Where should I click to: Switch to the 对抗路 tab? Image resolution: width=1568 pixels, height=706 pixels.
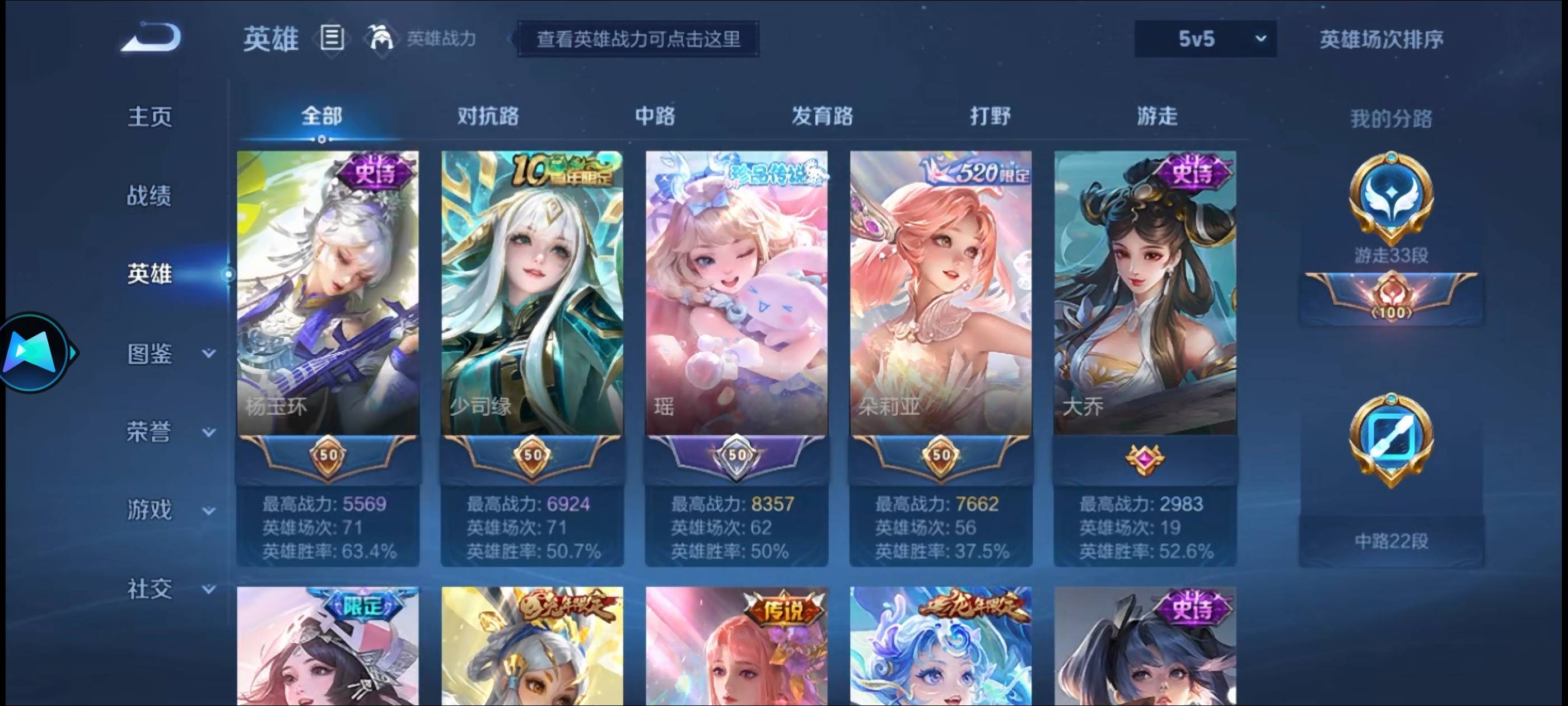tap(487, 116)
